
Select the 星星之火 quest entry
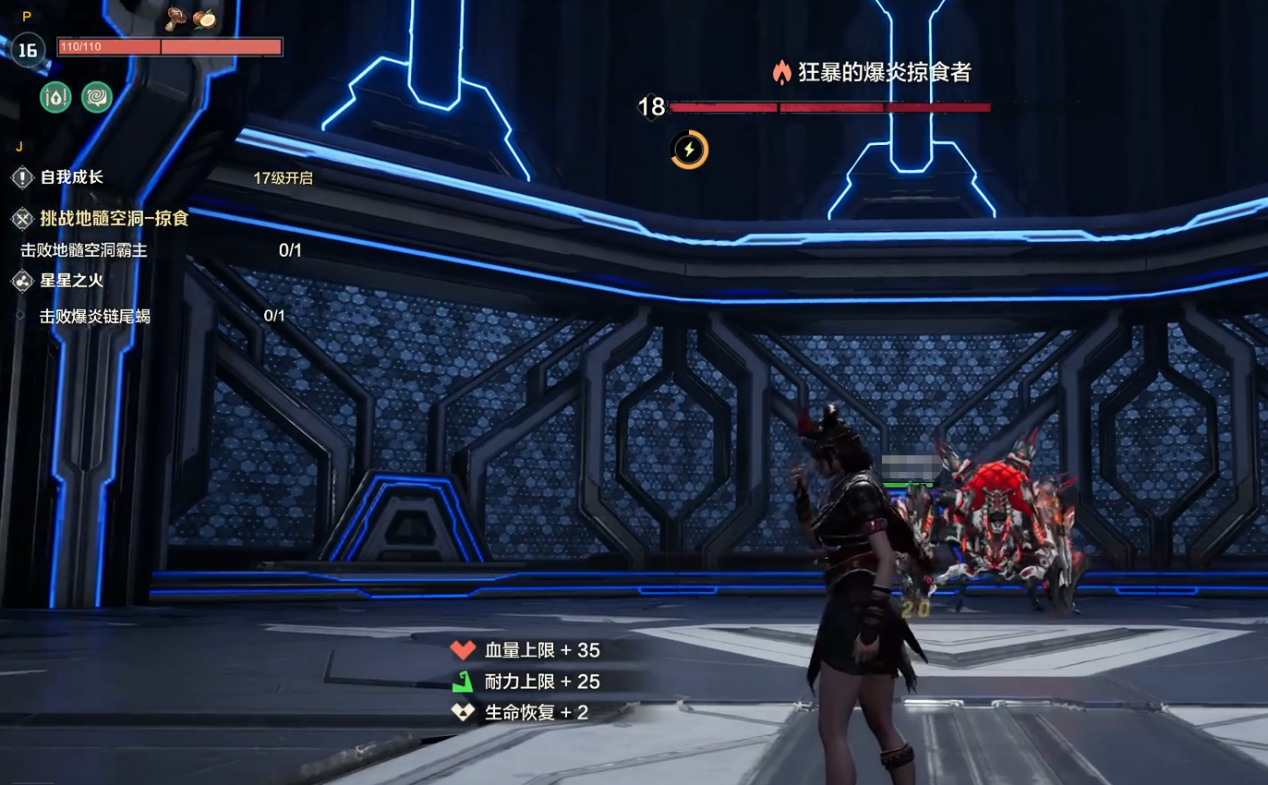71,281
